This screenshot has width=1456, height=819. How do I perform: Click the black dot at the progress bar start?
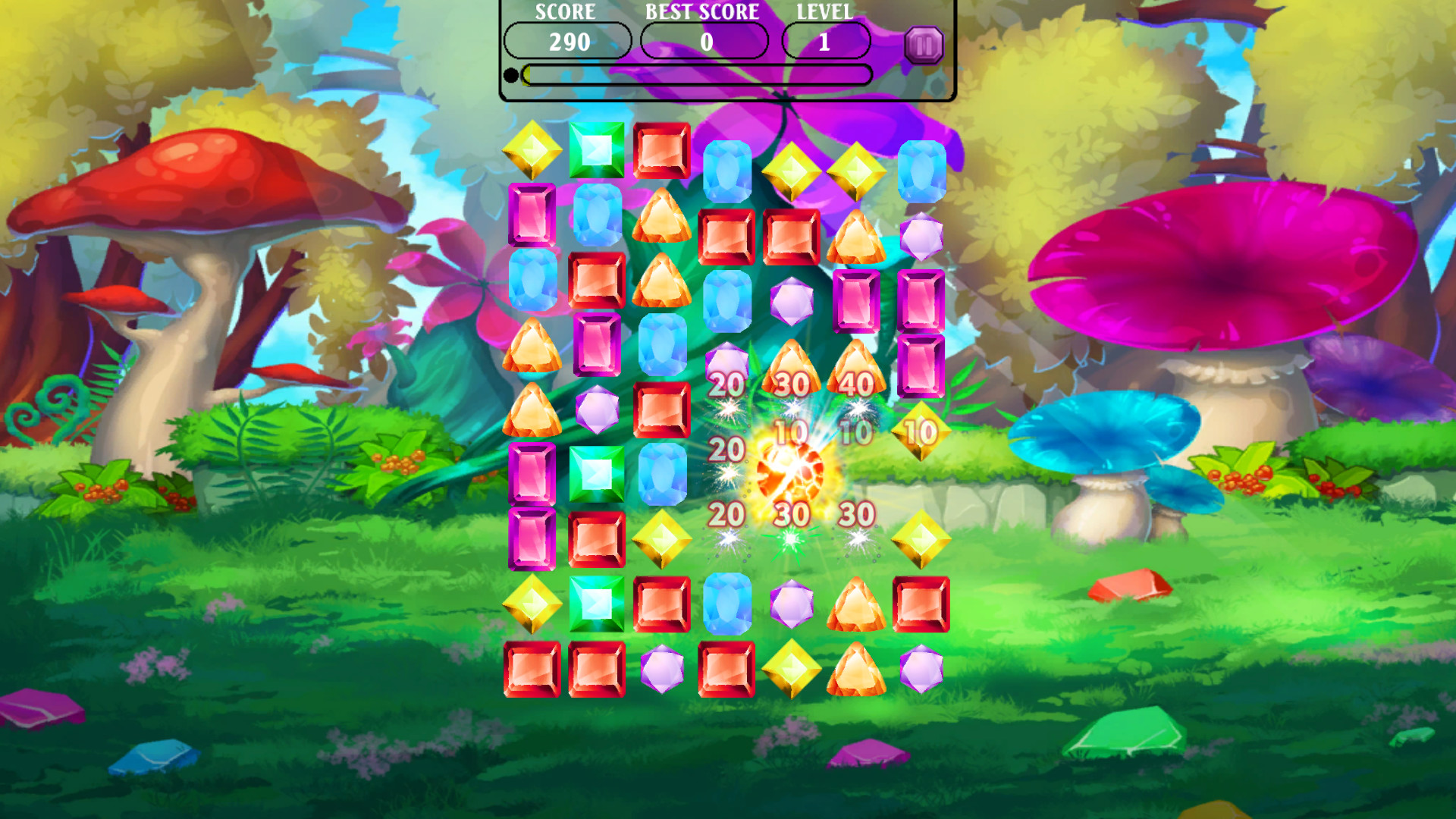click(x=511, y=73)
